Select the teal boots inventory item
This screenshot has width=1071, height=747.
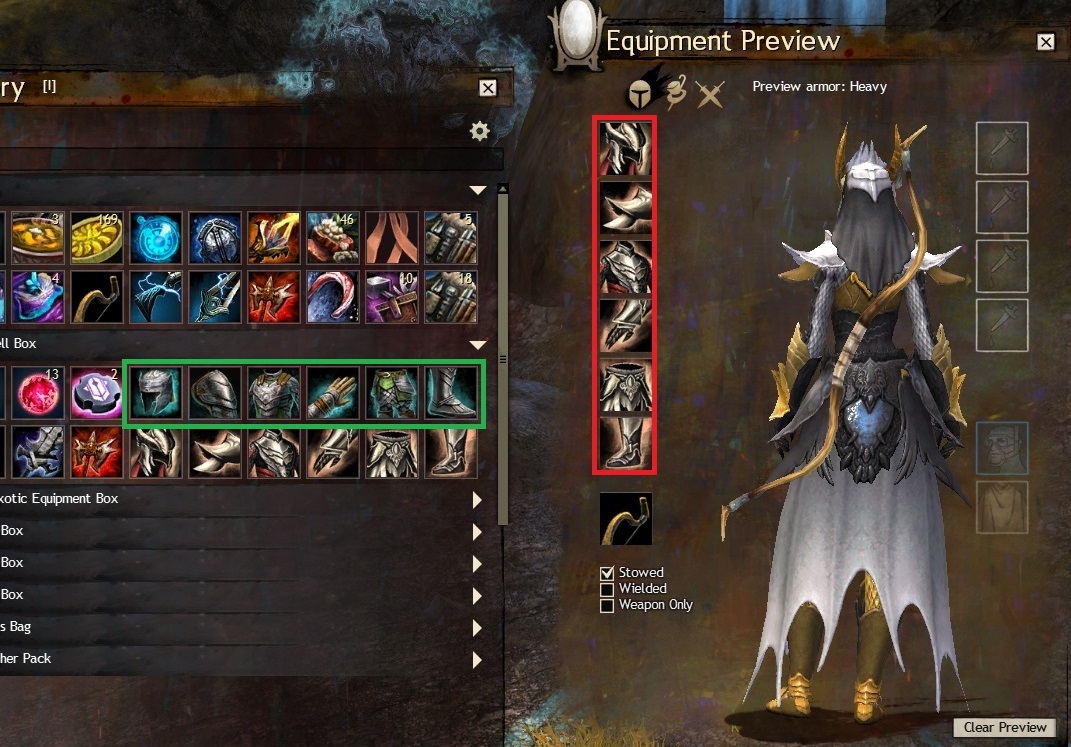tap(449, 393)
